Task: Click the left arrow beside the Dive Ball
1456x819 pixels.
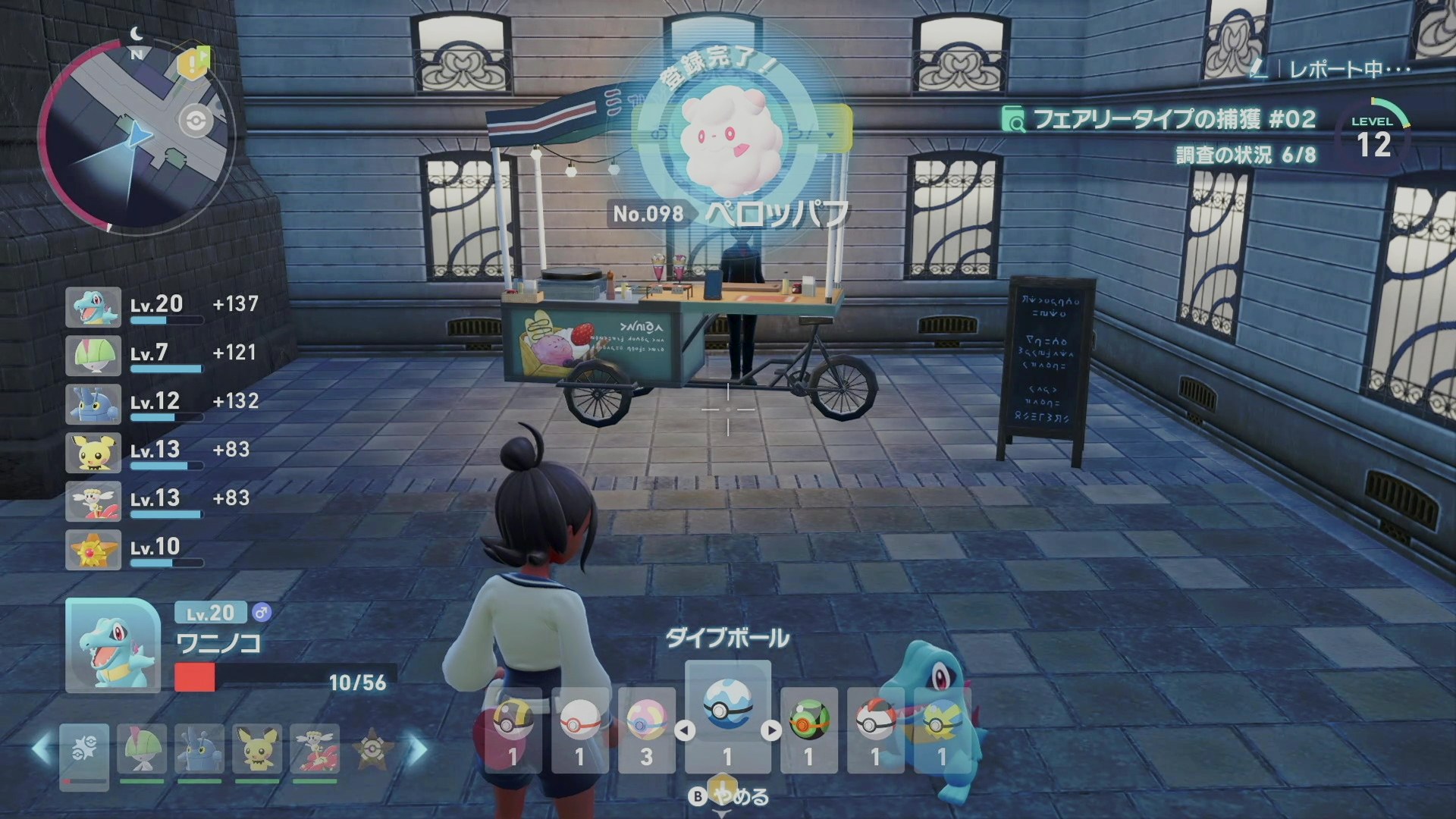Action: point(685,730)
